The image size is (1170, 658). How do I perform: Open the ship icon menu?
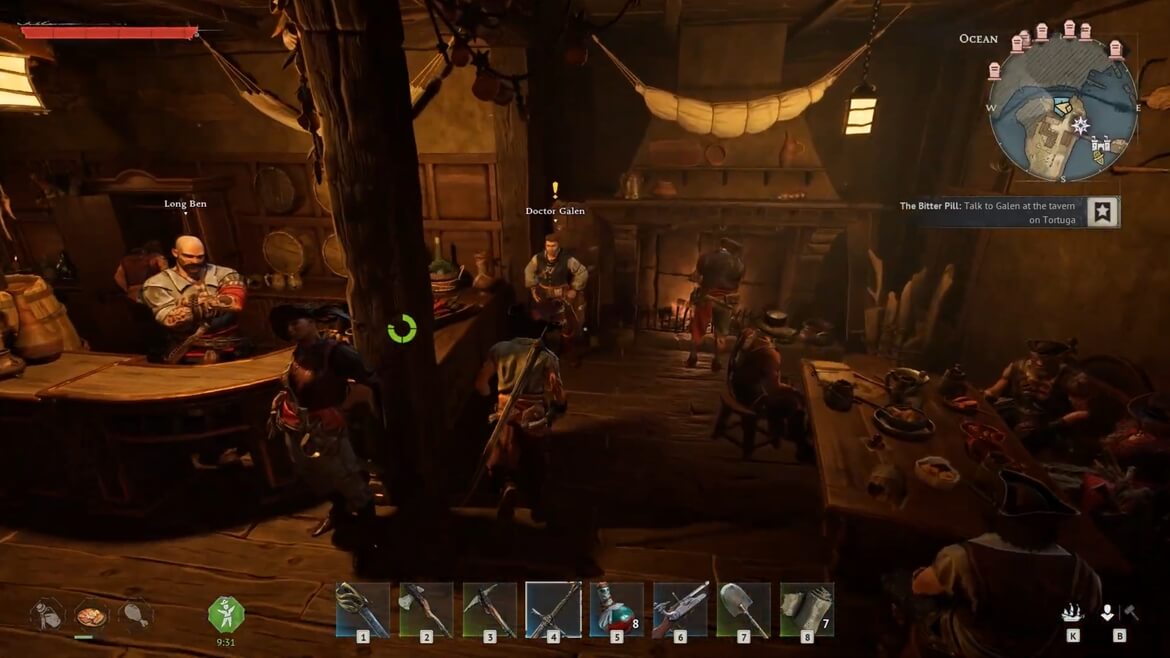click(1073, 613)
